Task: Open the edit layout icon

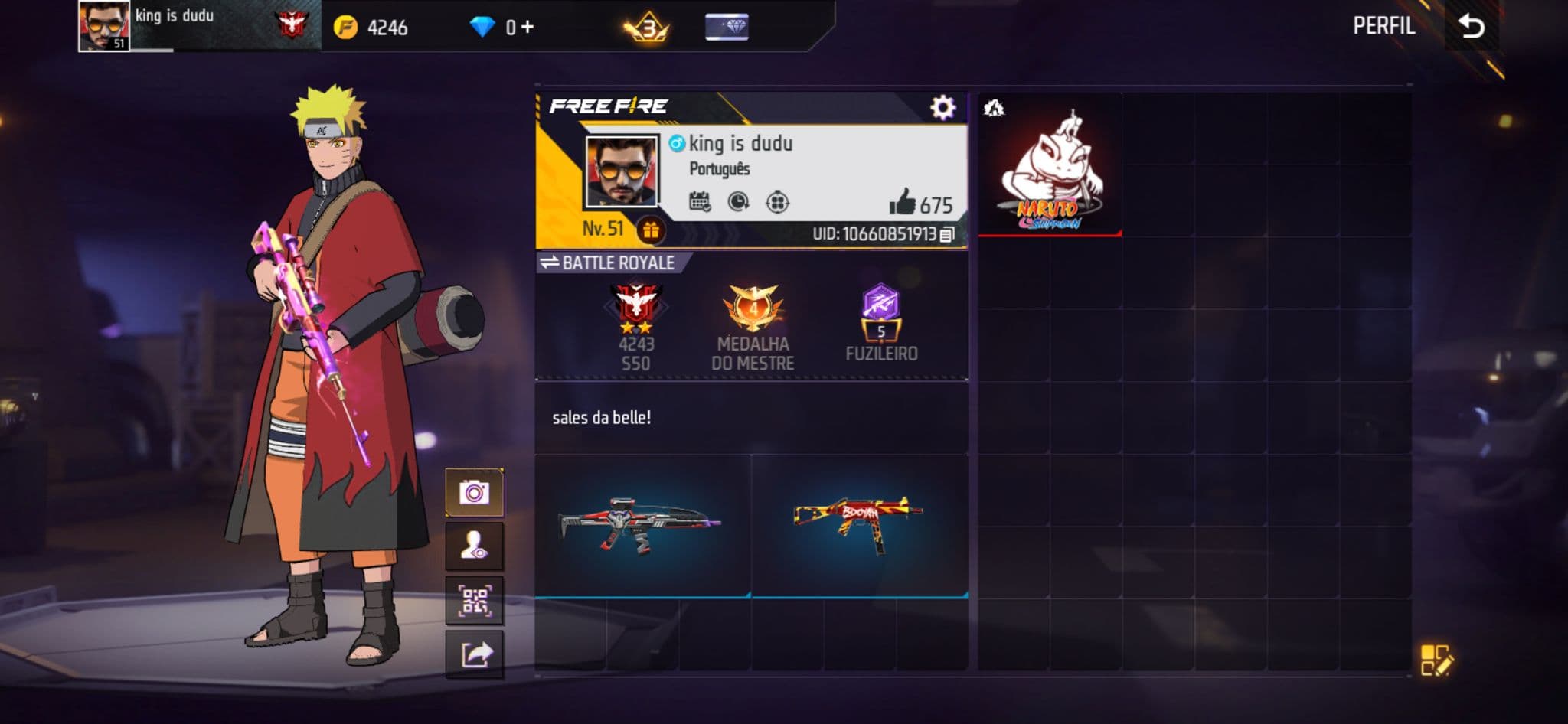Action: (x=1436, y=660)
